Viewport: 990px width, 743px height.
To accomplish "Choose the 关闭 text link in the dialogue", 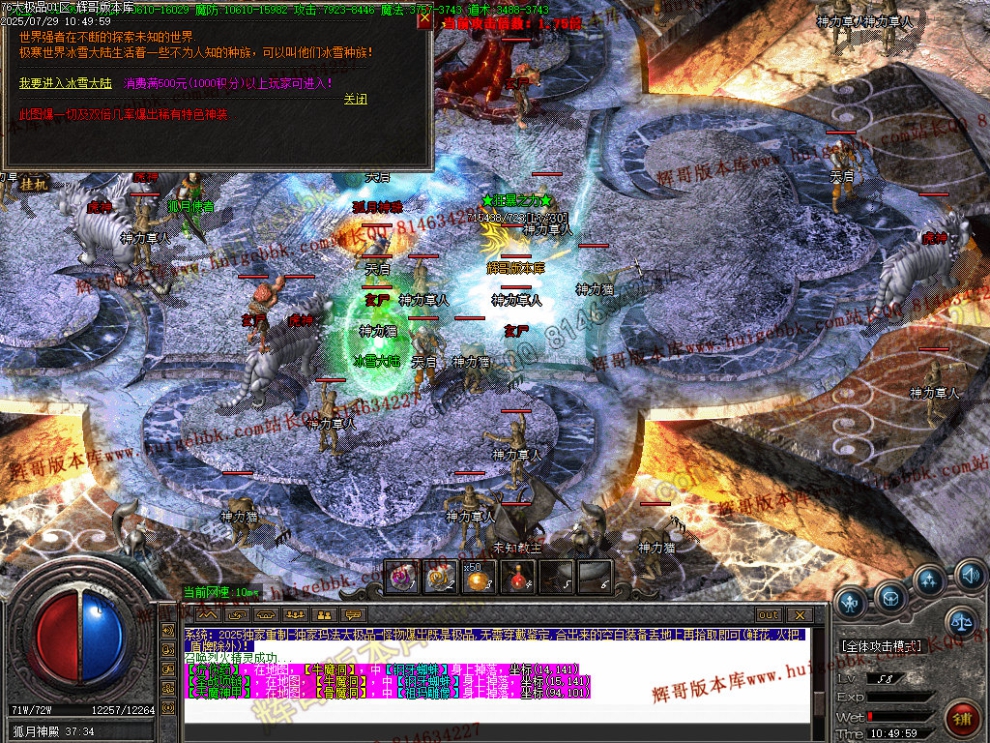I will 355,99.
